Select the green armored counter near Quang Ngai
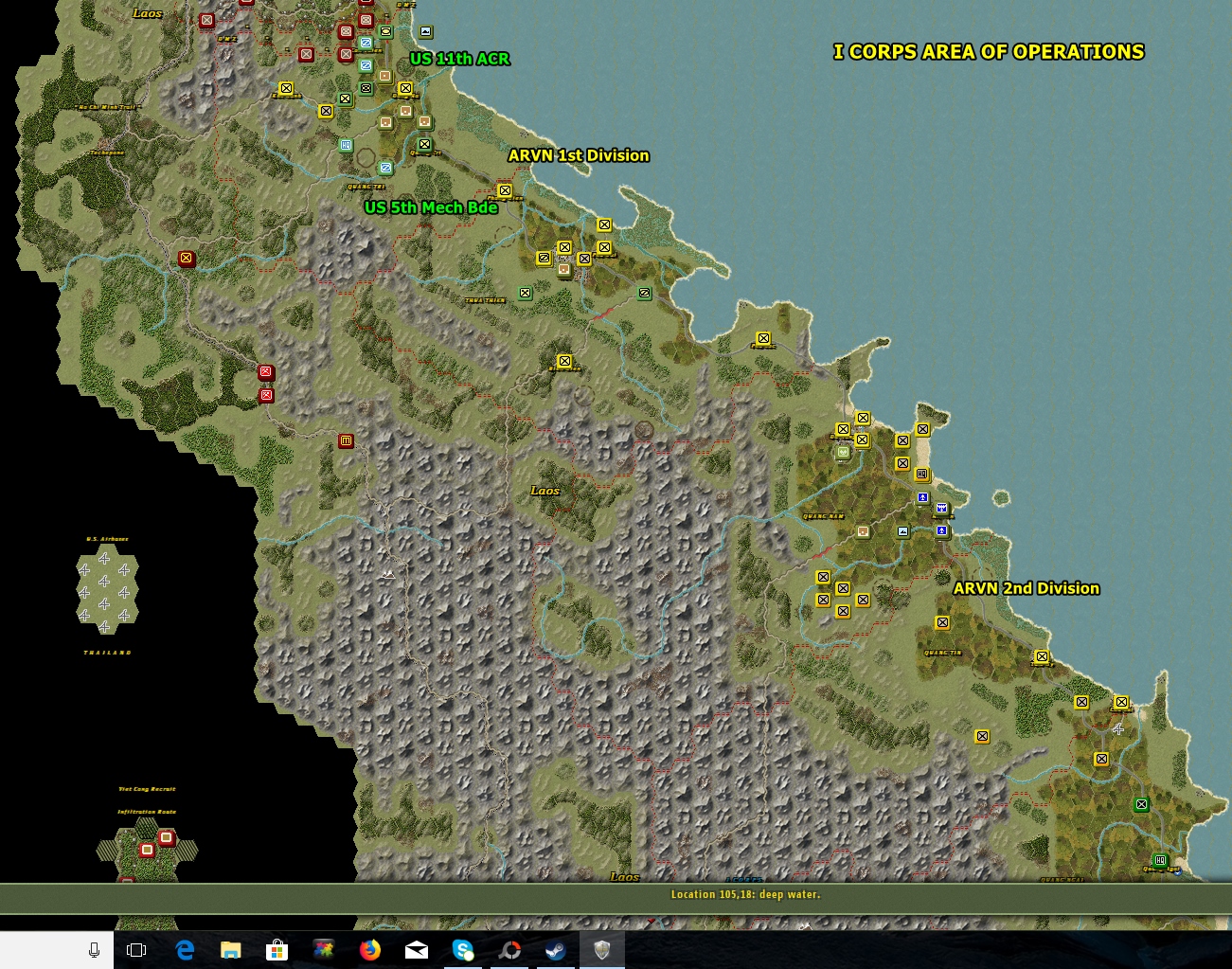 1141,804
